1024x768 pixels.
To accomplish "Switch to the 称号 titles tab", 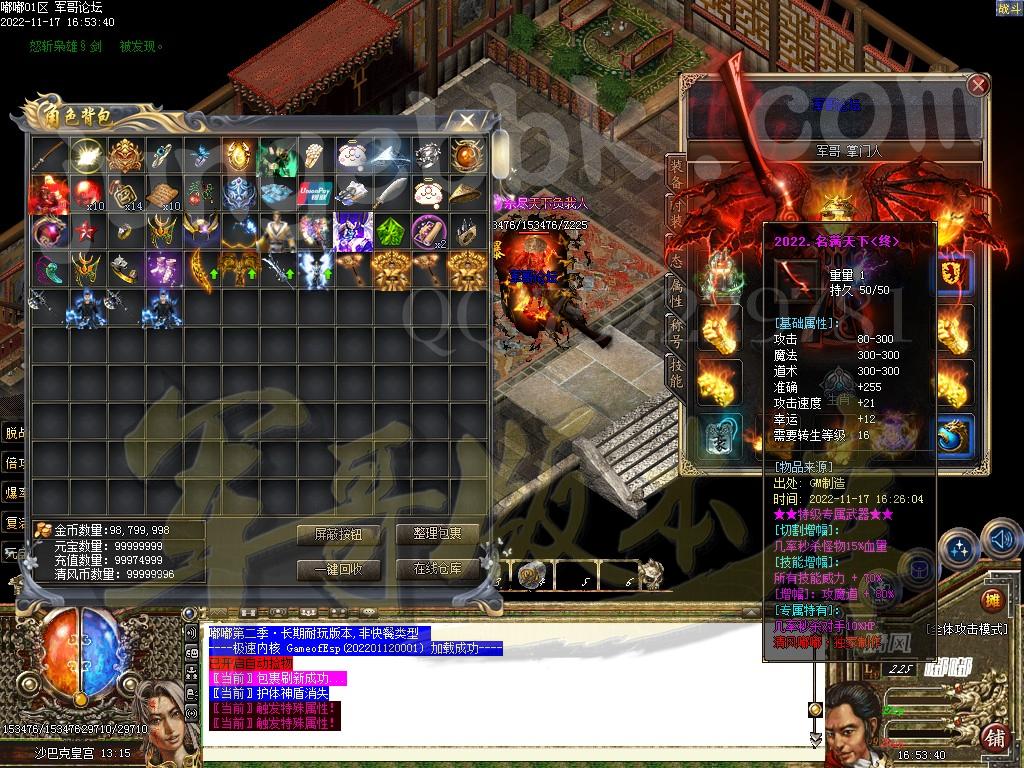I will tap(676, 330).
